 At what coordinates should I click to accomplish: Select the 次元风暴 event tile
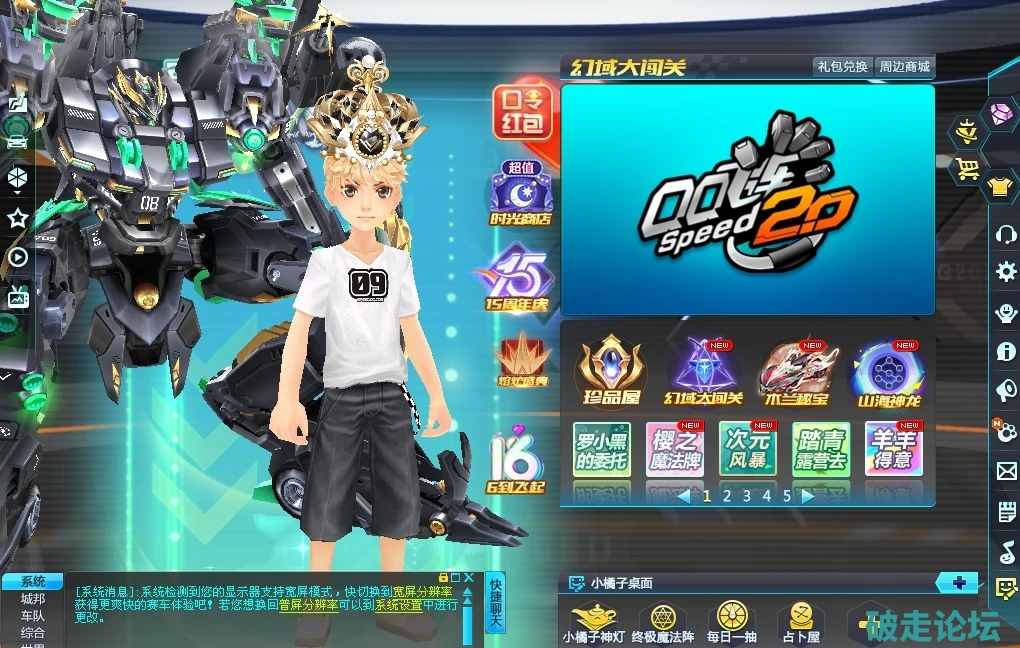[748, 449]
